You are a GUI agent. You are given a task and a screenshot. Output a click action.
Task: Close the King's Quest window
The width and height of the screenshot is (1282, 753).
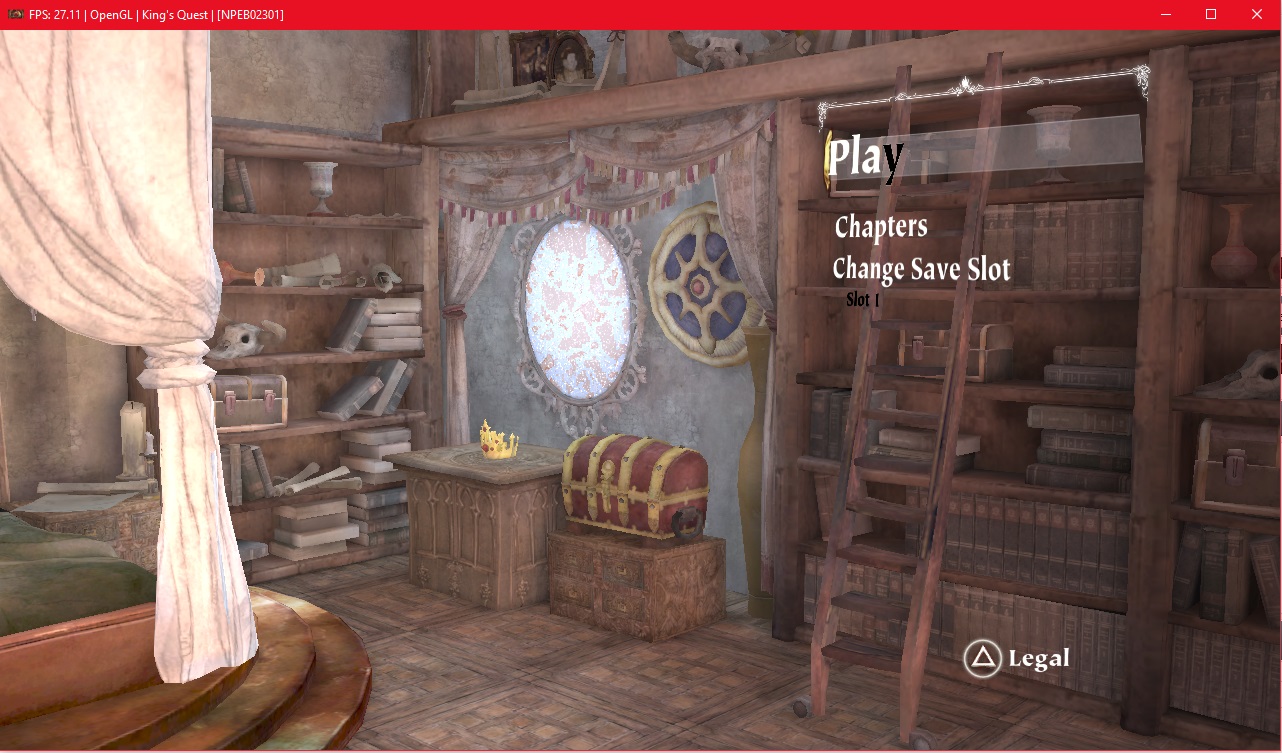pyautogui.click(x=1257, y=14)
